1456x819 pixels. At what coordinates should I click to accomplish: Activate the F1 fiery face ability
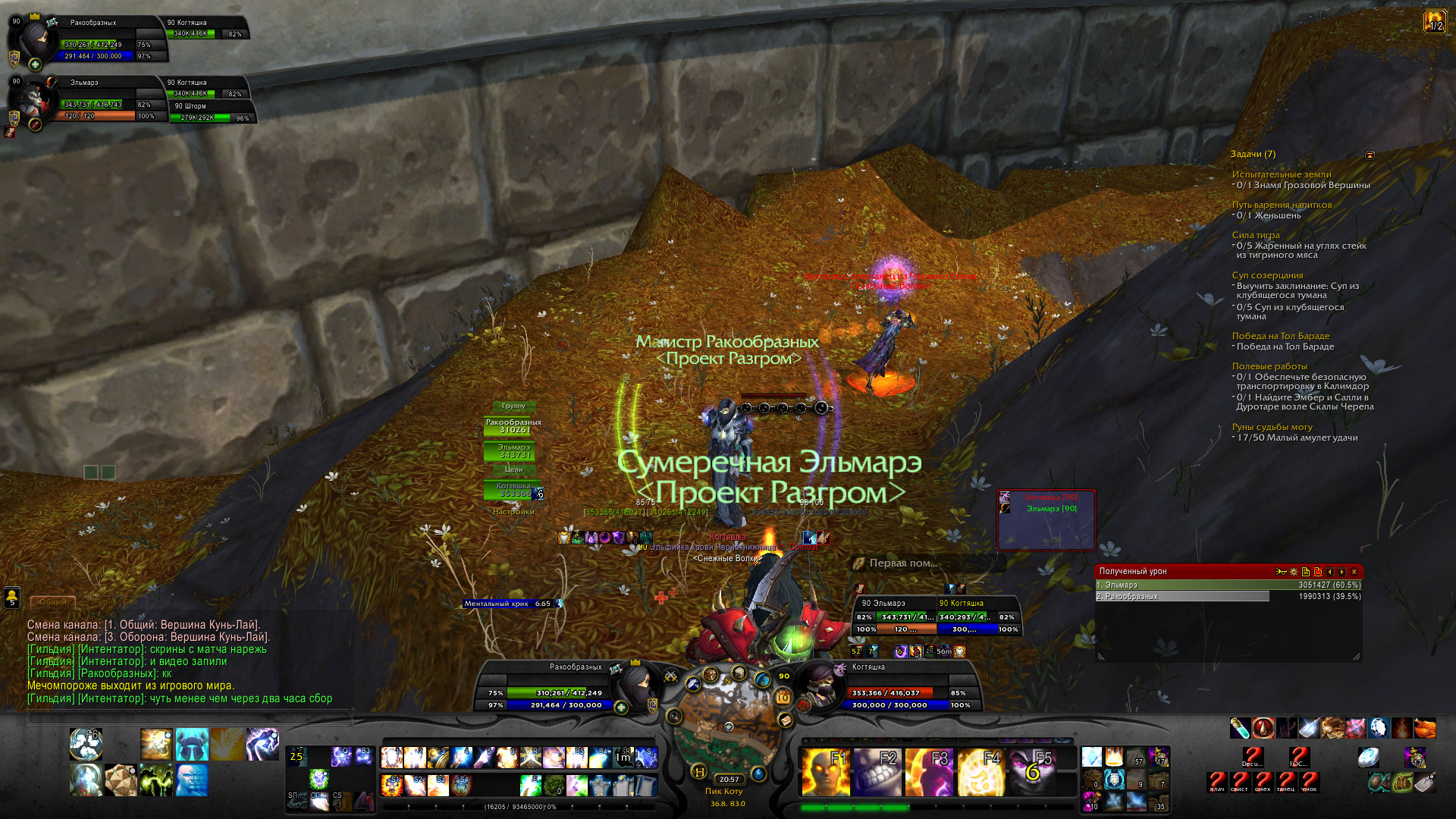824,772
